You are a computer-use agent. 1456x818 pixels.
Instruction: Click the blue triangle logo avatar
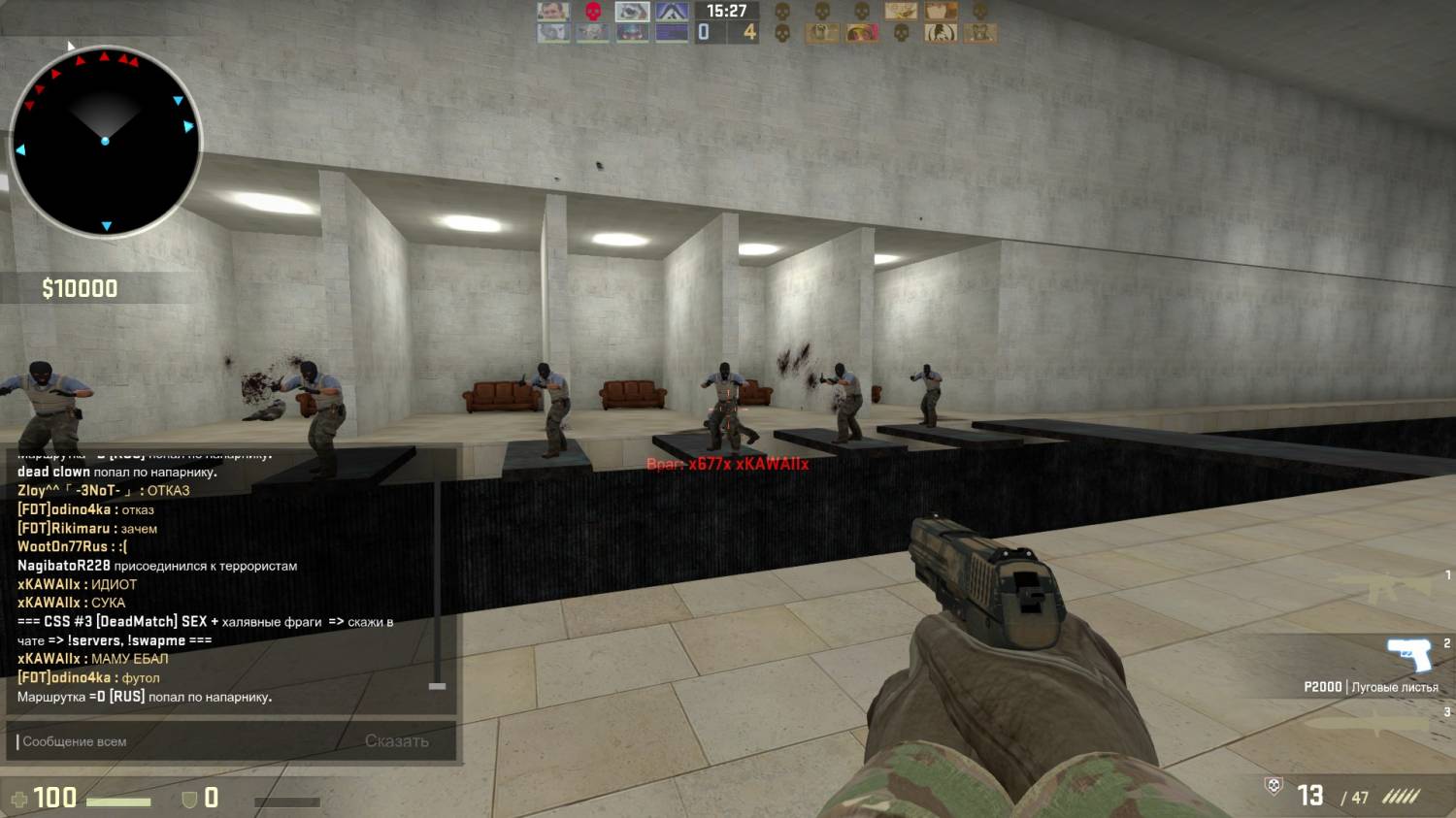pyautogui.click(x=672, y=12)
